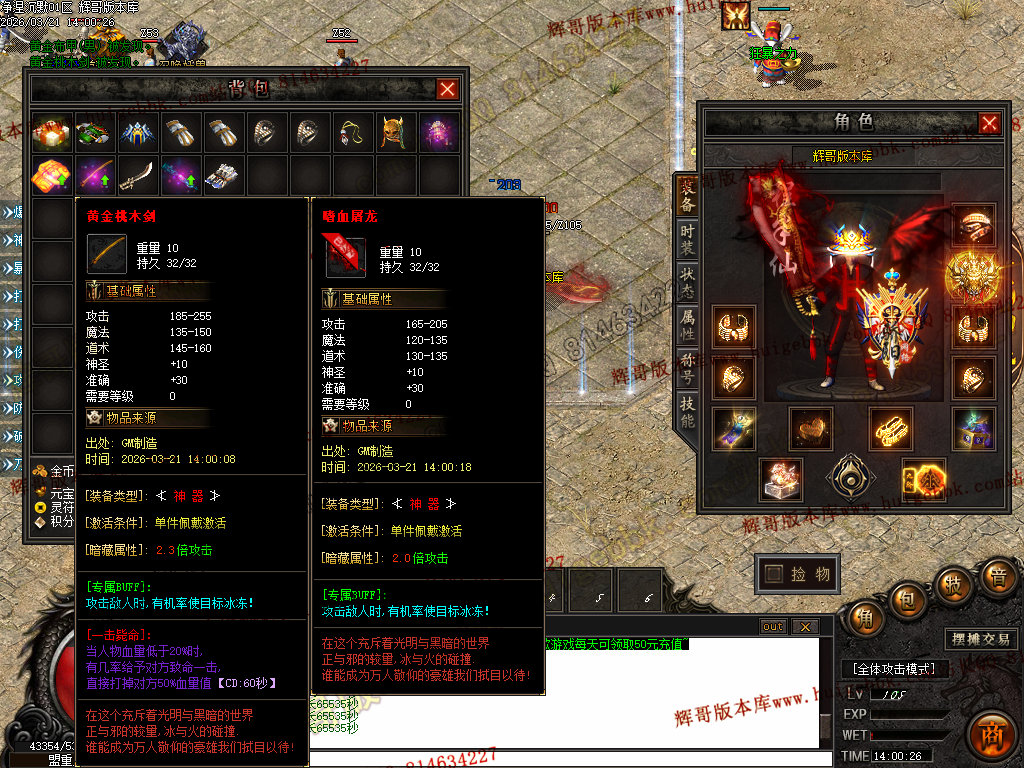1024x768 pixels.
Task: Select the 称号 titles tab
Action: tap(688, 368)
